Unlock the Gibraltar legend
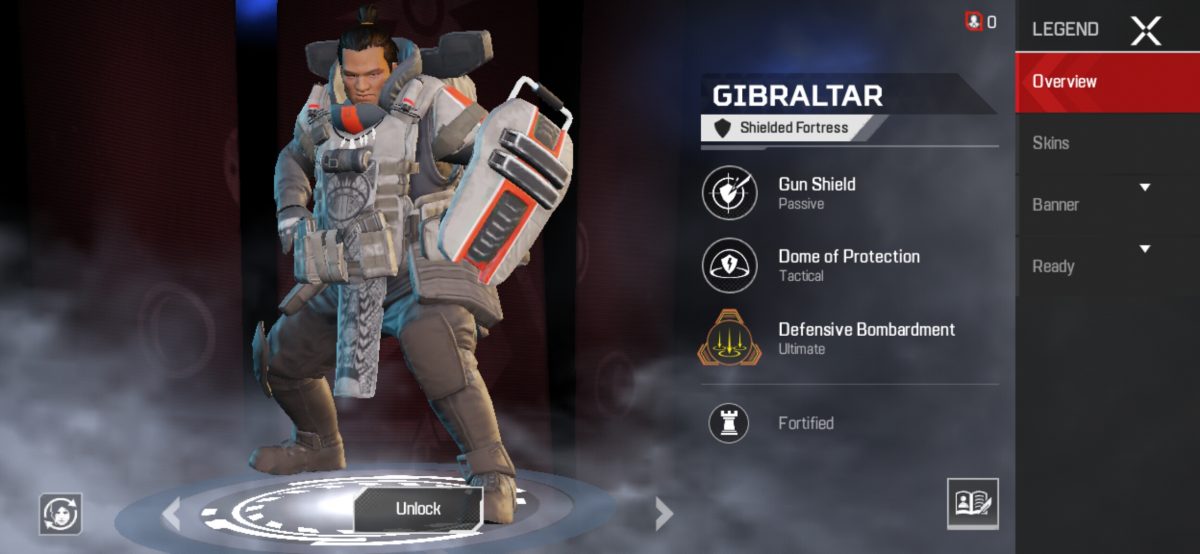This screenshot has height=554, width=1200. pyautogui.click(x=418, y=508)
